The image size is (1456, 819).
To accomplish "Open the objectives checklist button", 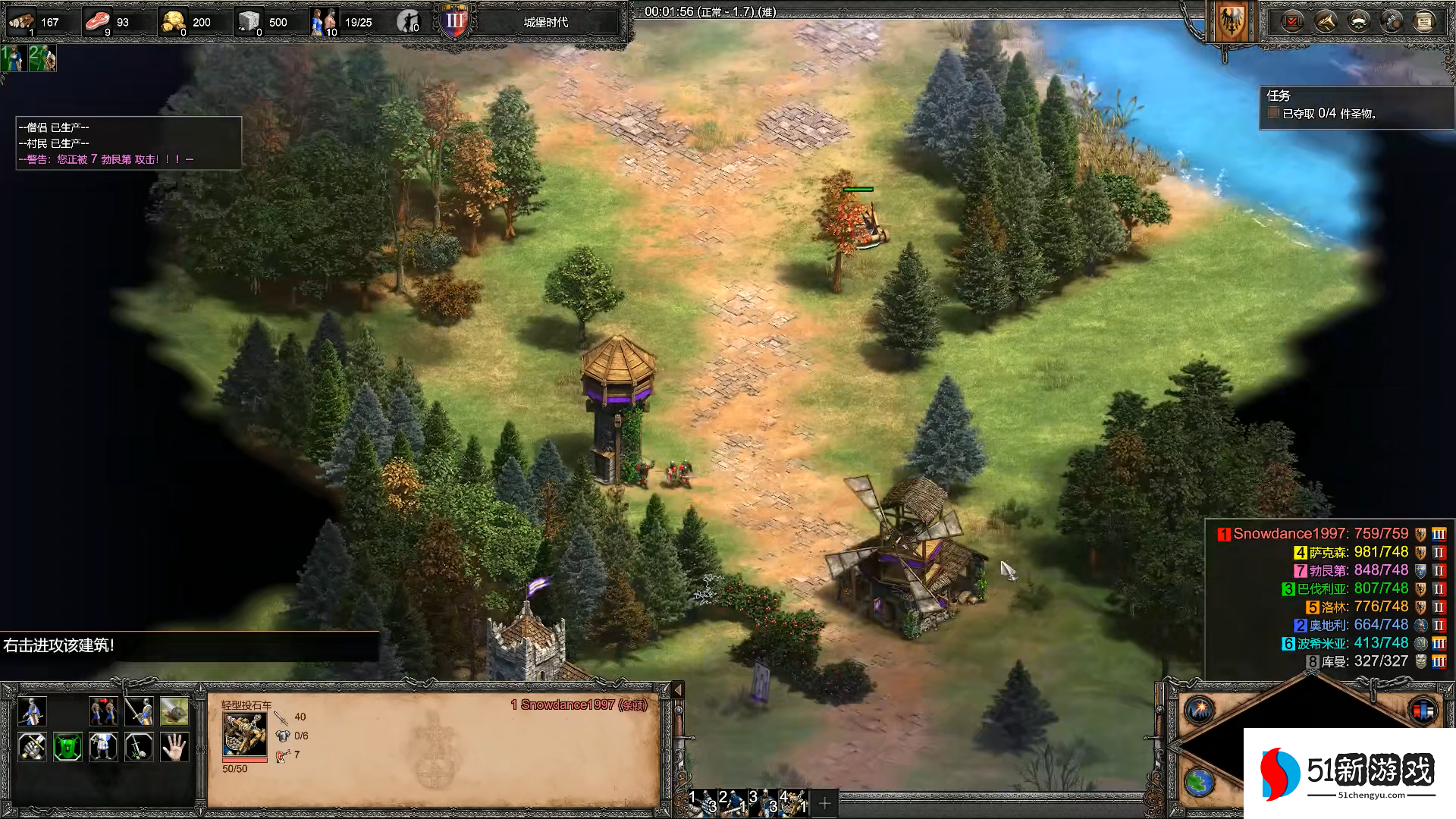I will (x=1292, y=21).
